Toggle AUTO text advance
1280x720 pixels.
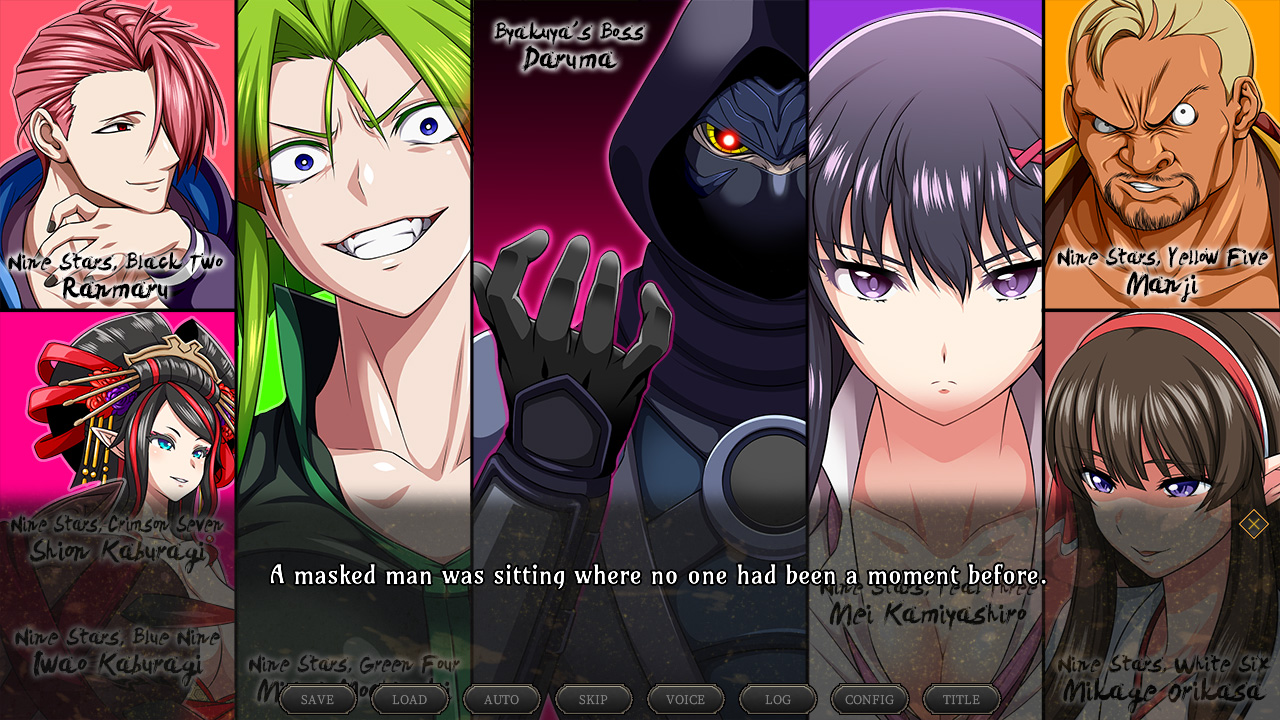point(502,699)
